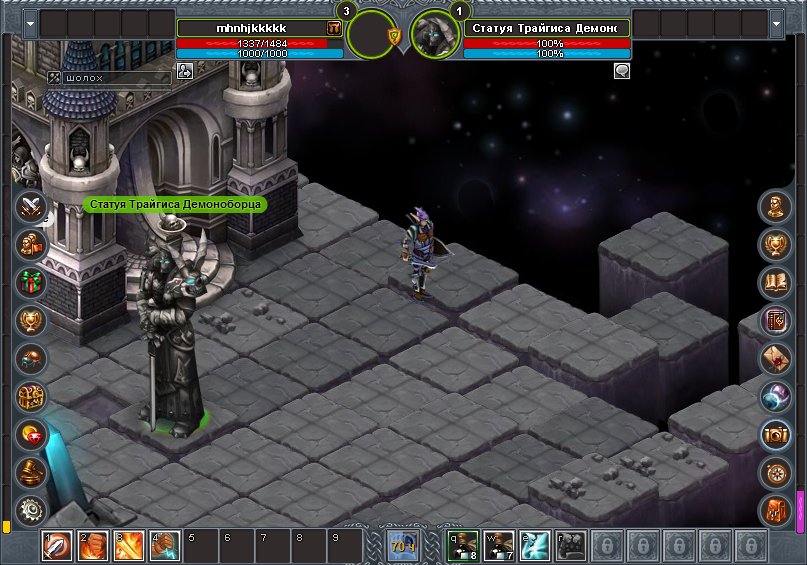Image resolution: width=807 pixels, height=565 pixels.
Task: Activate the sword skill in hotbar slot 1
Action: [56, 545]
